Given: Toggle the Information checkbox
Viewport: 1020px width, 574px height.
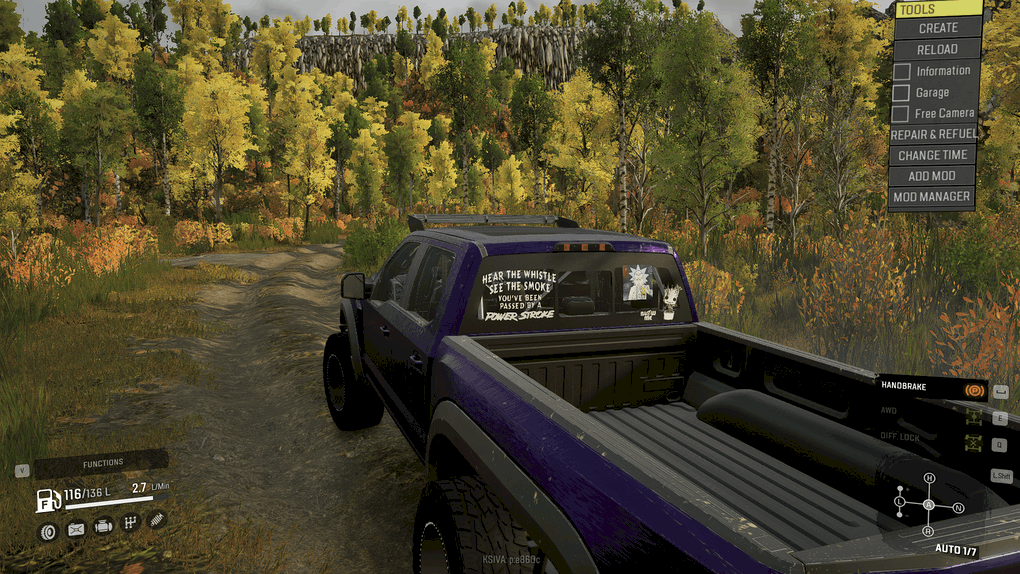Looking at the screenshot, I should click(902, 71).
